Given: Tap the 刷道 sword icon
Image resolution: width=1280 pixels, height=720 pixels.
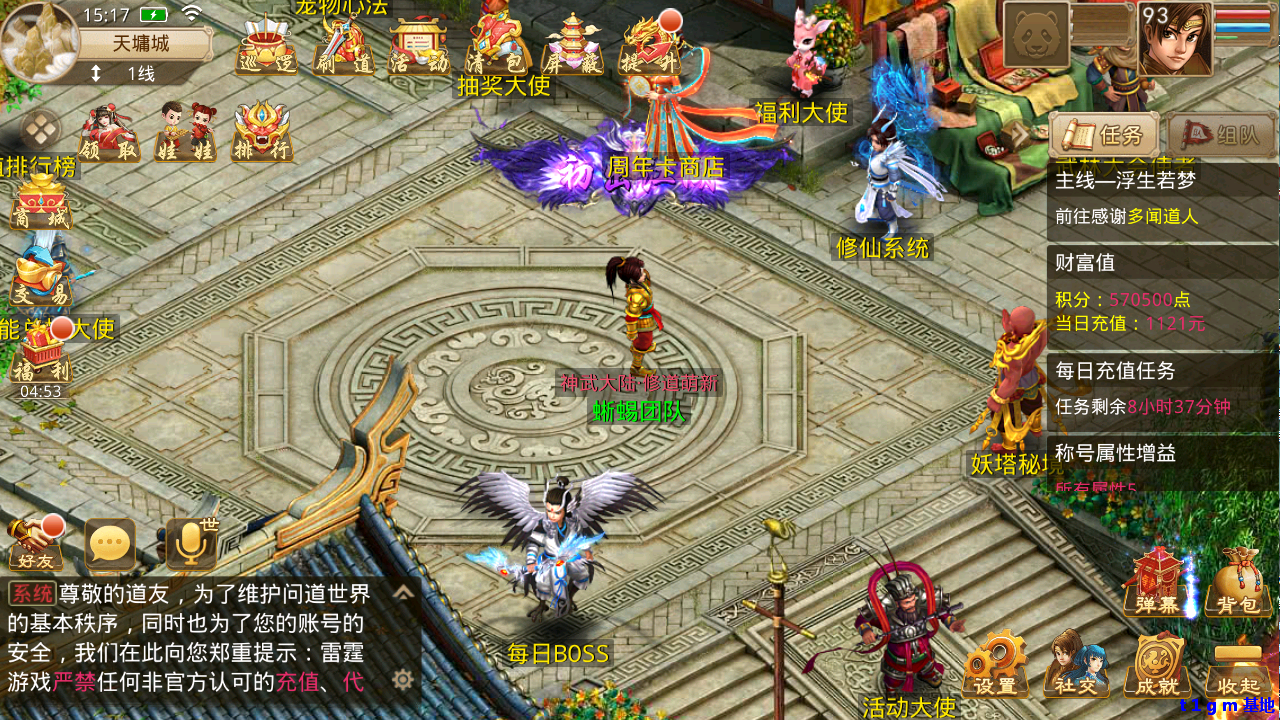Looking at the screenshot, I should click(x=343, y=48).
